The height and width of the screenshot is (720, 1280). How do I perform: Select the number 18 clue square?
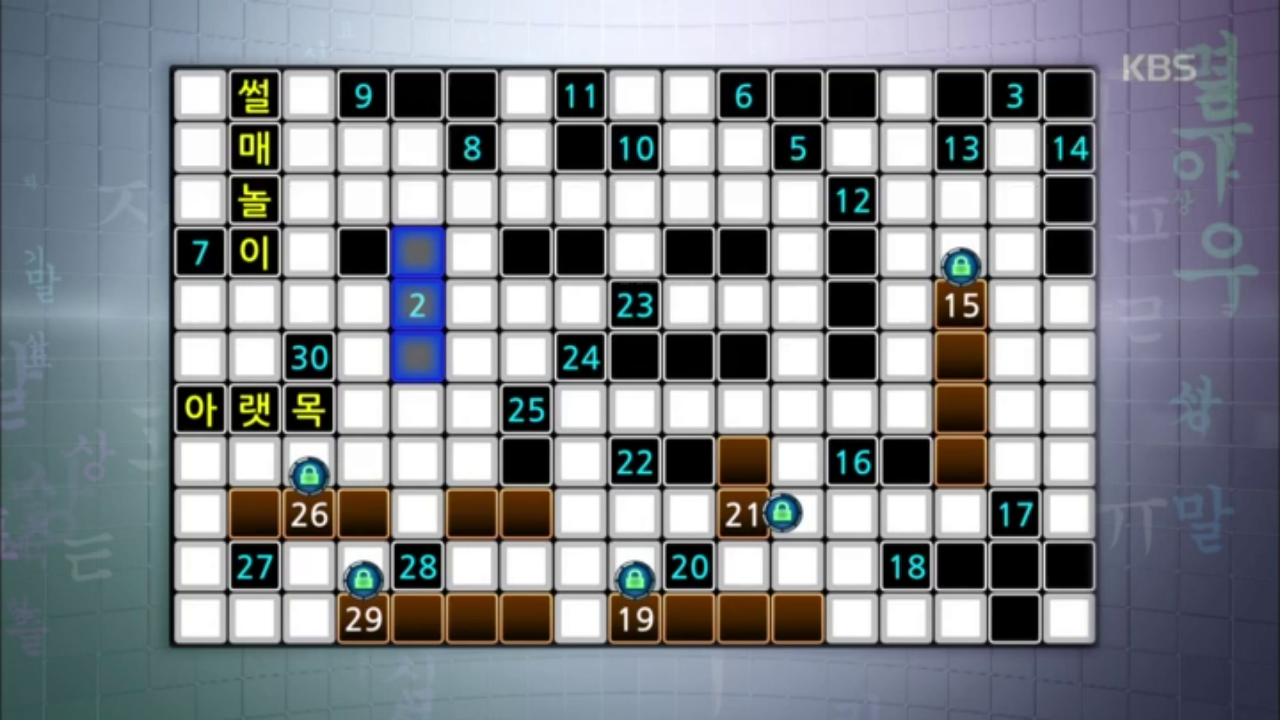(x=907, y=567)
